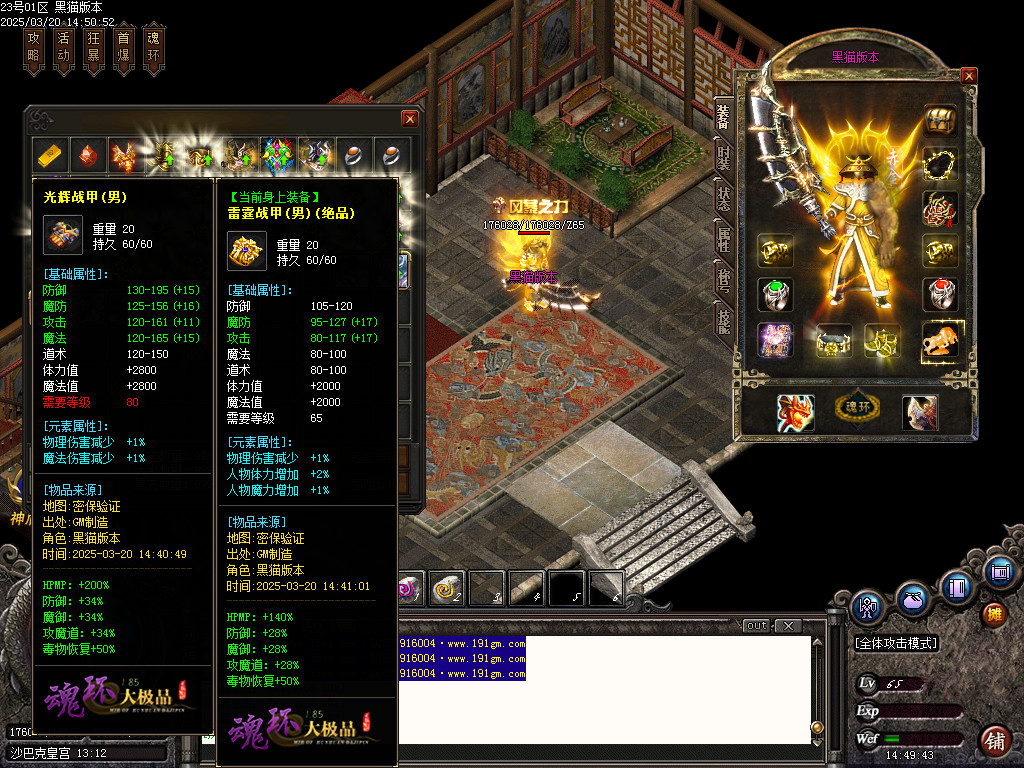Toggle the 全体攻击模式 attack mode
Image resolution: width=1024 pixels, height=768 pixels.
[897, 643]
